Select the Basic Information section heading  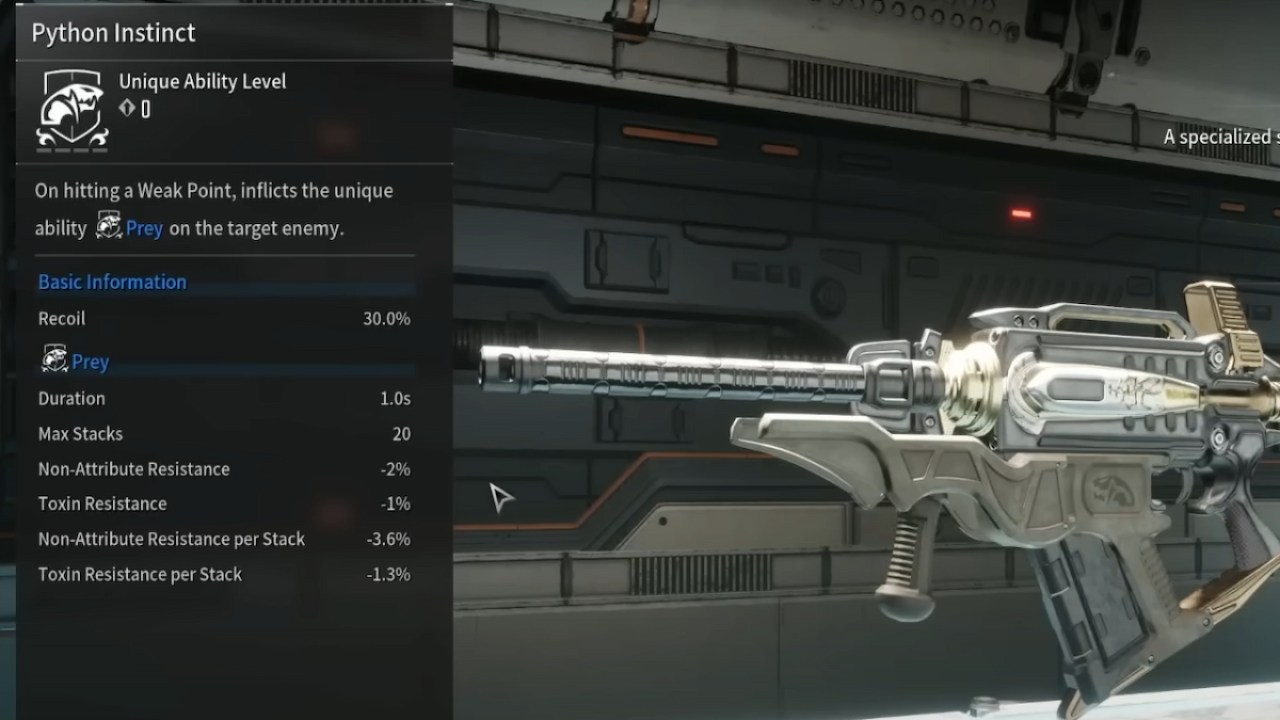pyautogui.click(x=112, y=282)
